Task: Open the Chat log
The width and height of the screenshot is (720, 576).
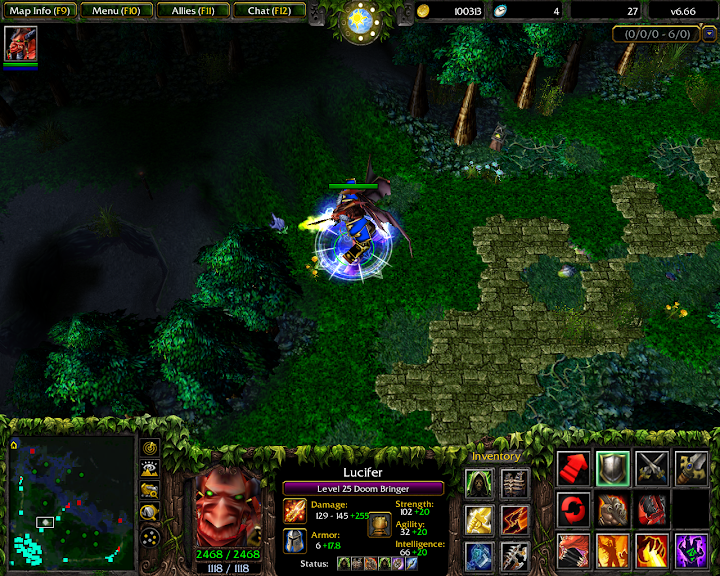Action: click(267, 11)
